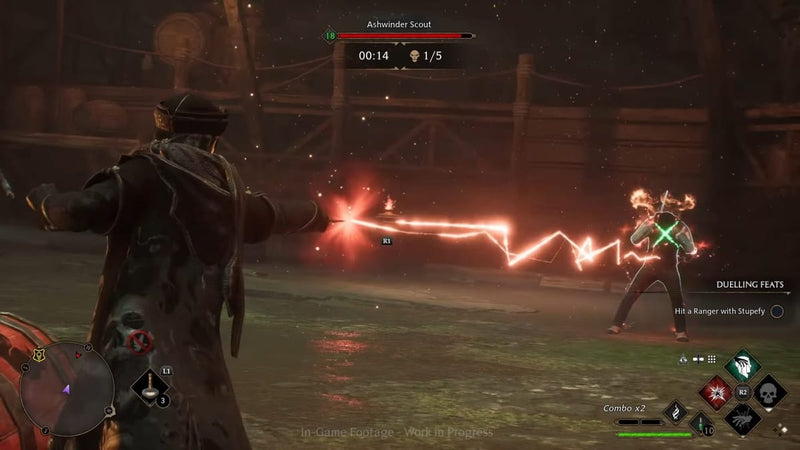Click the red crossed-out status icon
The height and width of the screenshot is (450, 800).
141,344
